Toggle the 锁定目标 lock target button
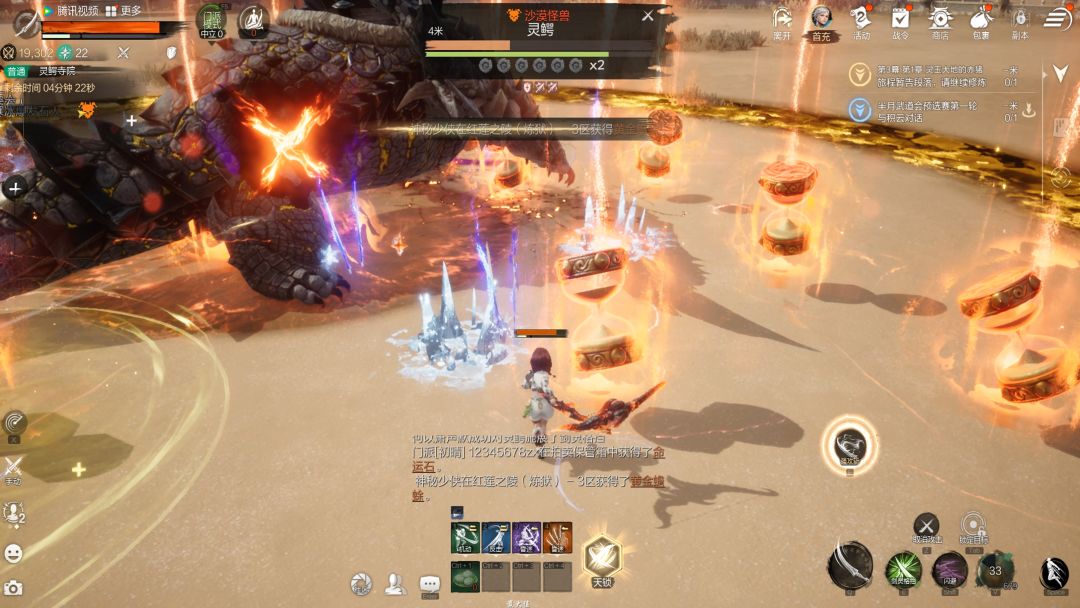Image resolution: width=1080 pixels, height=608 pixels. tap(973, 525)
